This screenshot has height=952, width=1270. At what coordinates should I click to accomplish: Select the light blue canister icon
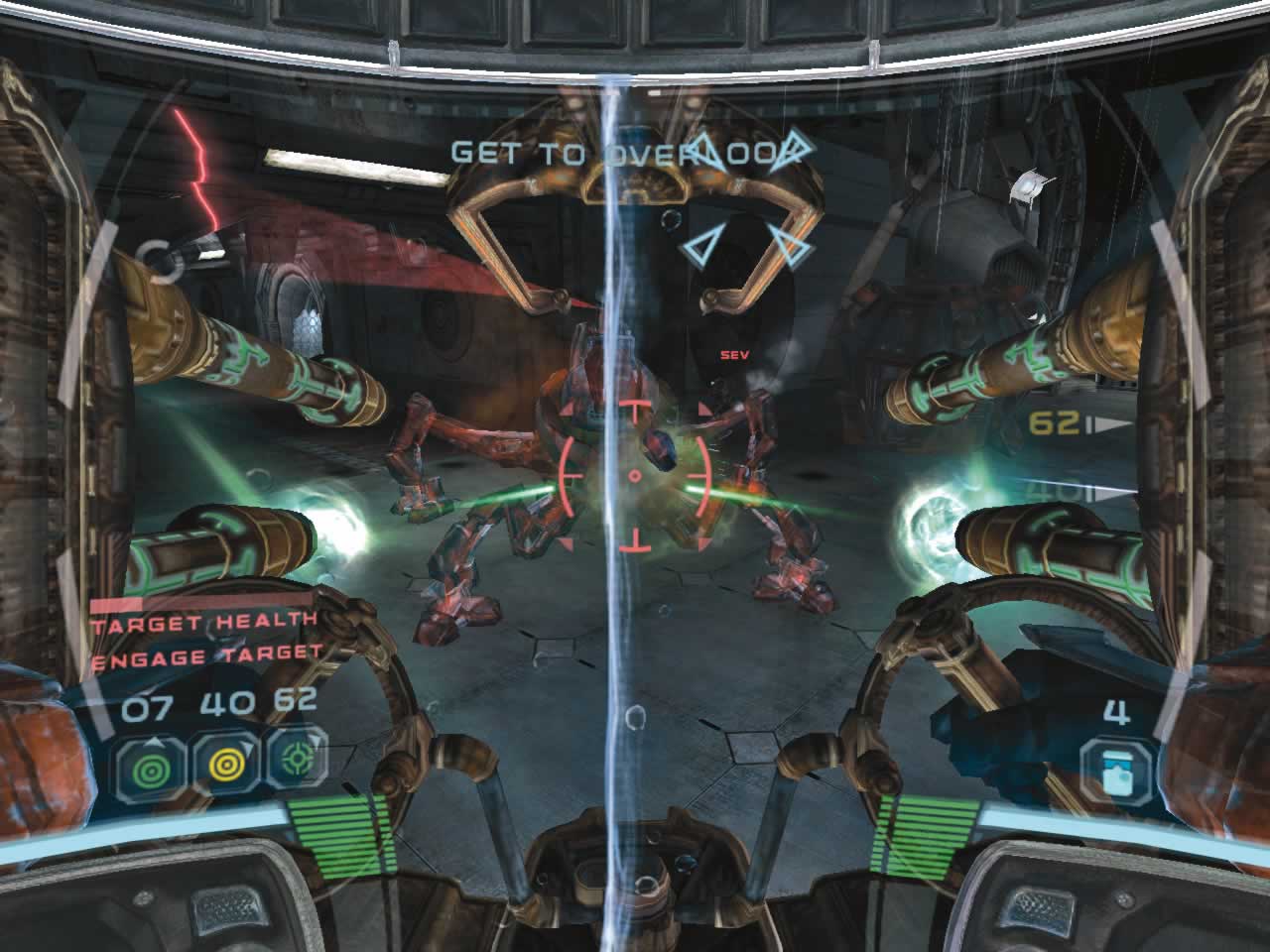(x=1116, y=770)
